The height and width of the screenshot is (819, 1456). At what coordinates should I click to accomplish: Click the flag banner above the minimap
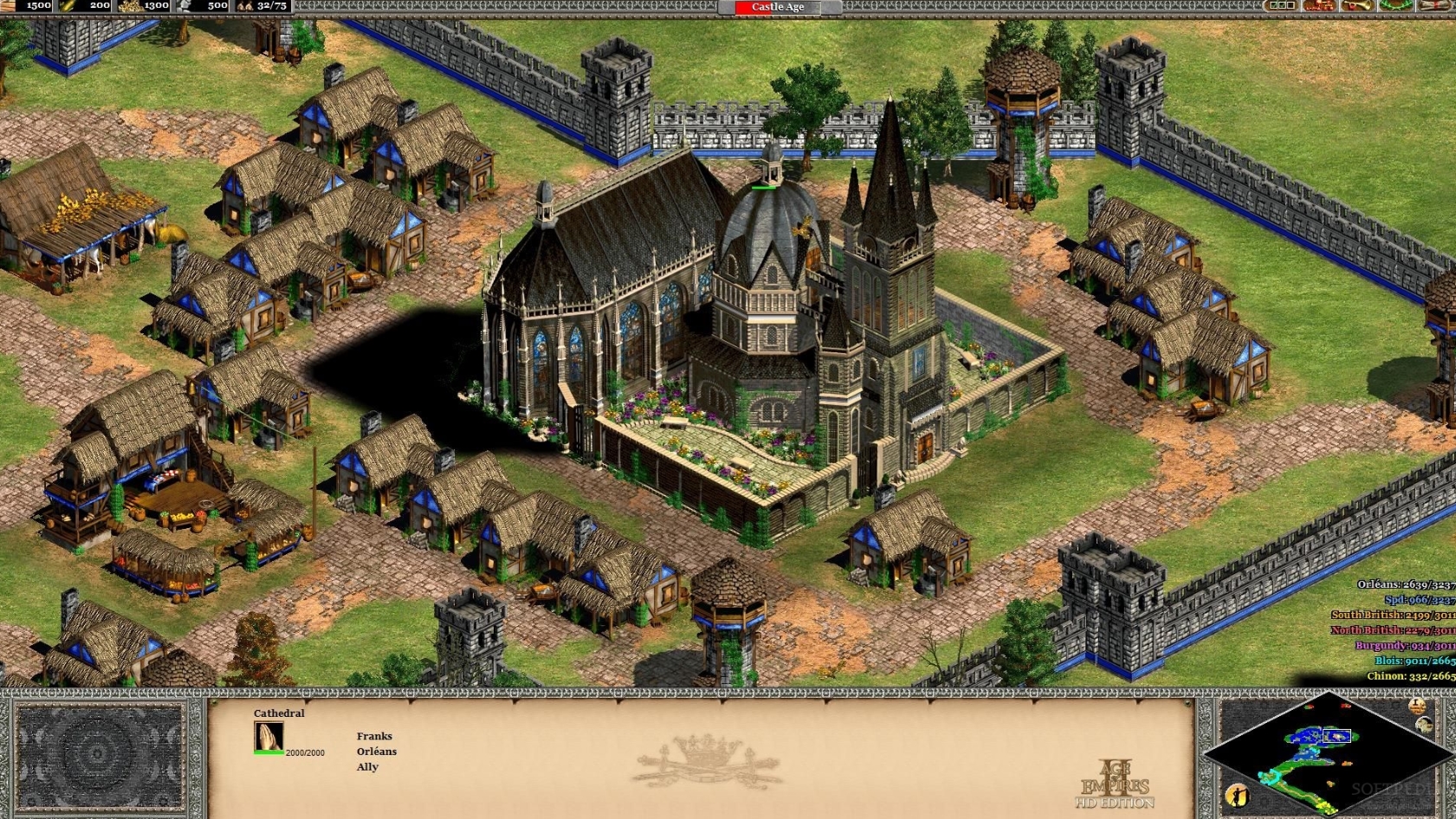pos(1416,707)
